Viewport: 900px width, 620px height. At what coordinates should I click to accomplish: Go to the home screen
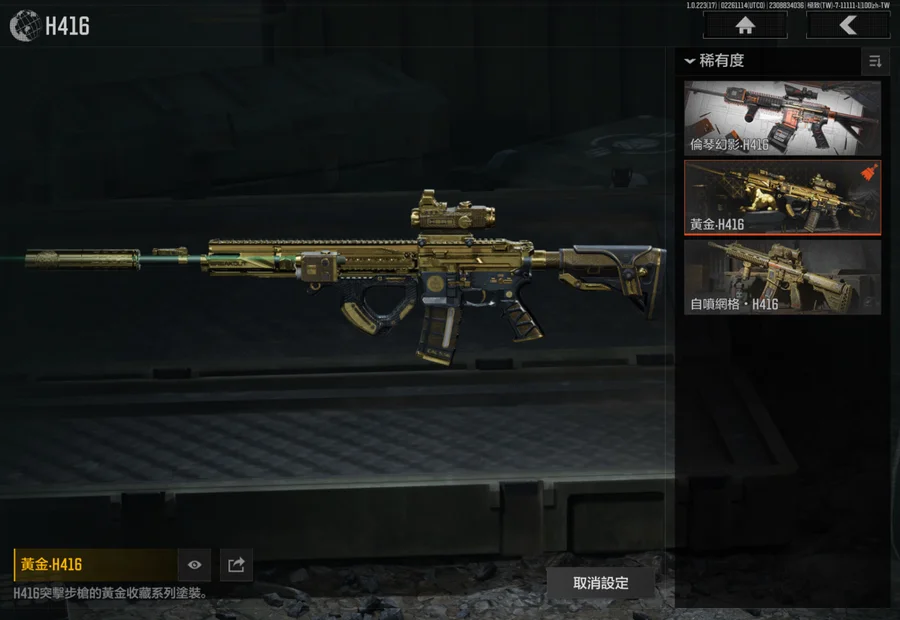pyautogui.click(x=745, y=26)
